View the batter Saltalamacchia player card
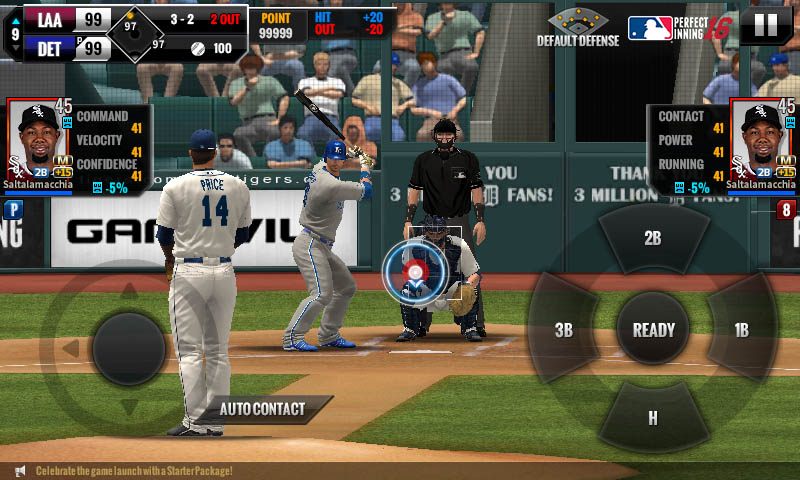800x480 pixels. tap(763, 142)
